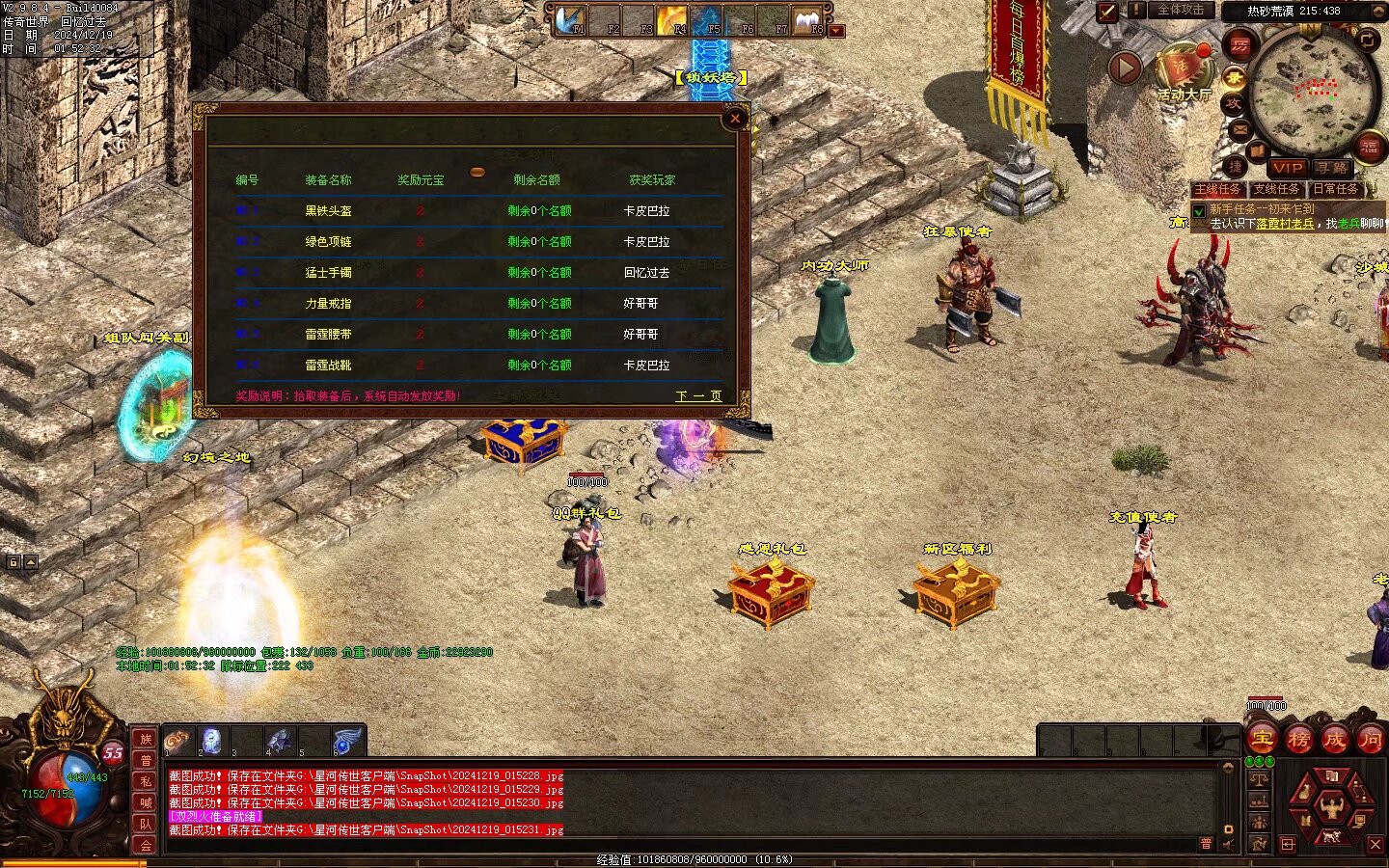Viewport: 1389px width, 868px height.
Task: Close the equipment reward list window
Action: click(x=735, y=119)
